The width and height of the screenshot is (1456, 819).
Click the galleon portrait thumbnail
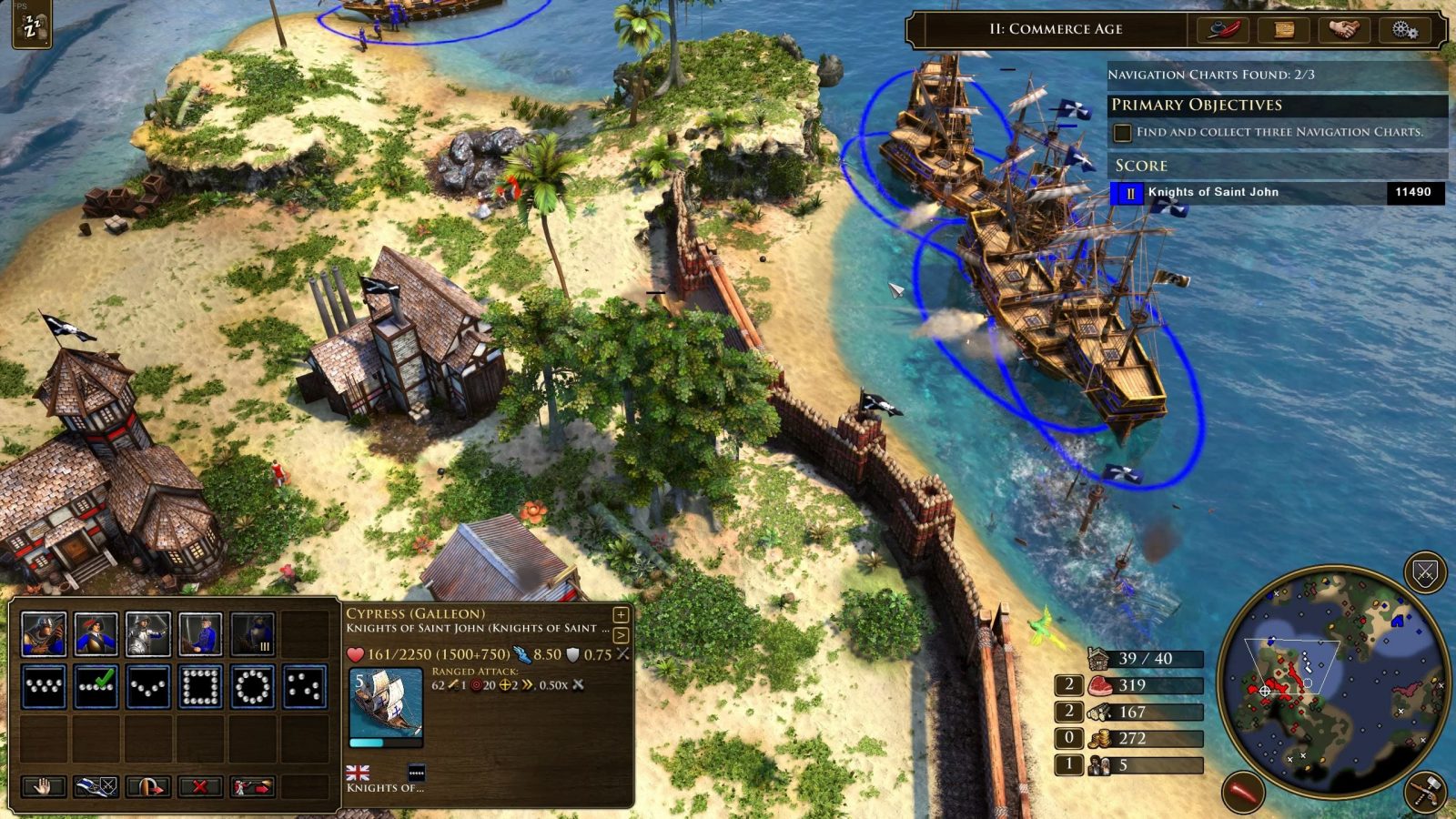[x=386, y=705]
